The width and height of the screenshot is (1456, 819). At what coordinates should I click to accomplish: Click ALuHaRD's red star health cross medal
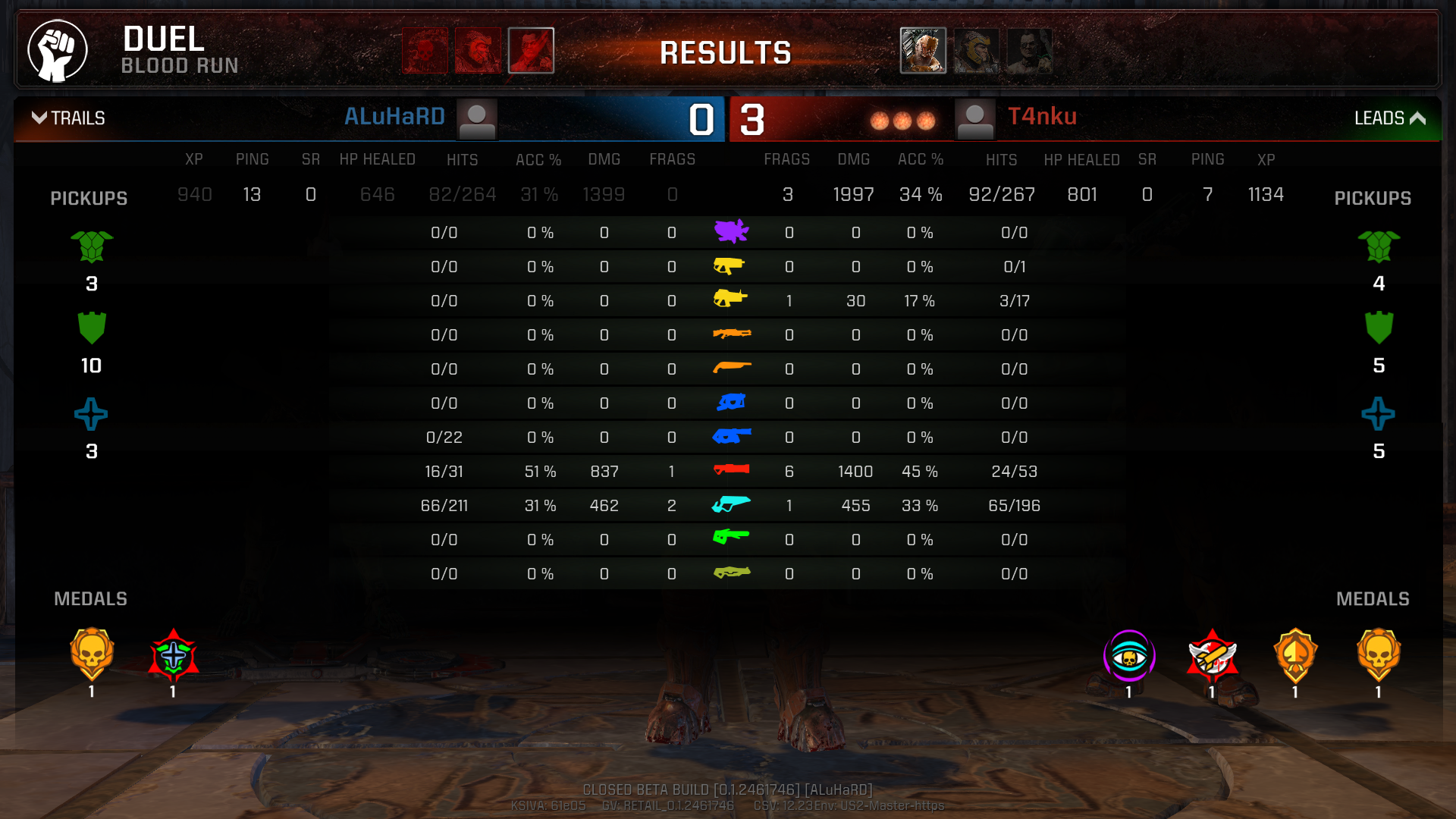[x=173, y=655]
